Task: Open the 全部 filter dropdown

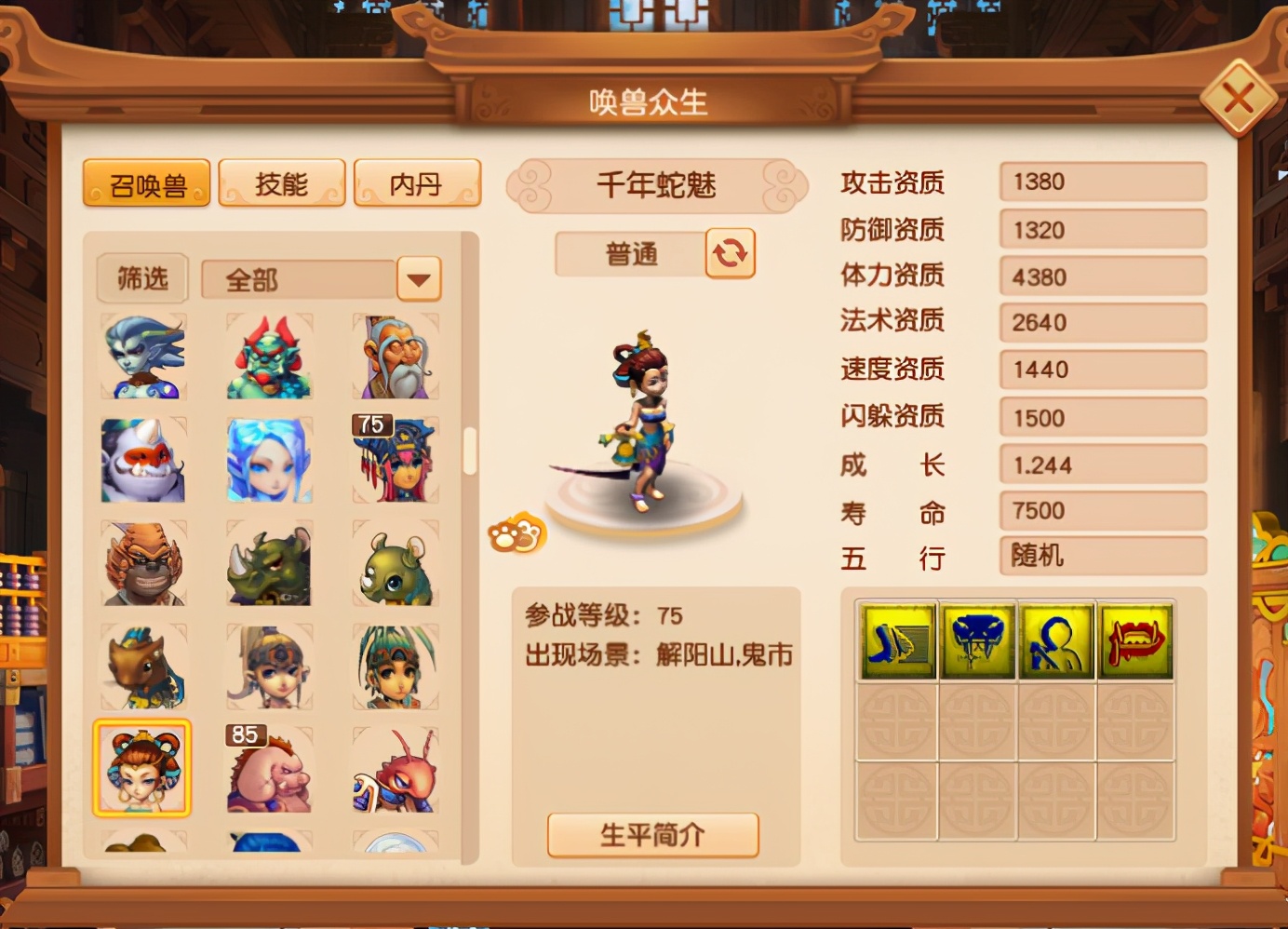Action: 417,278
